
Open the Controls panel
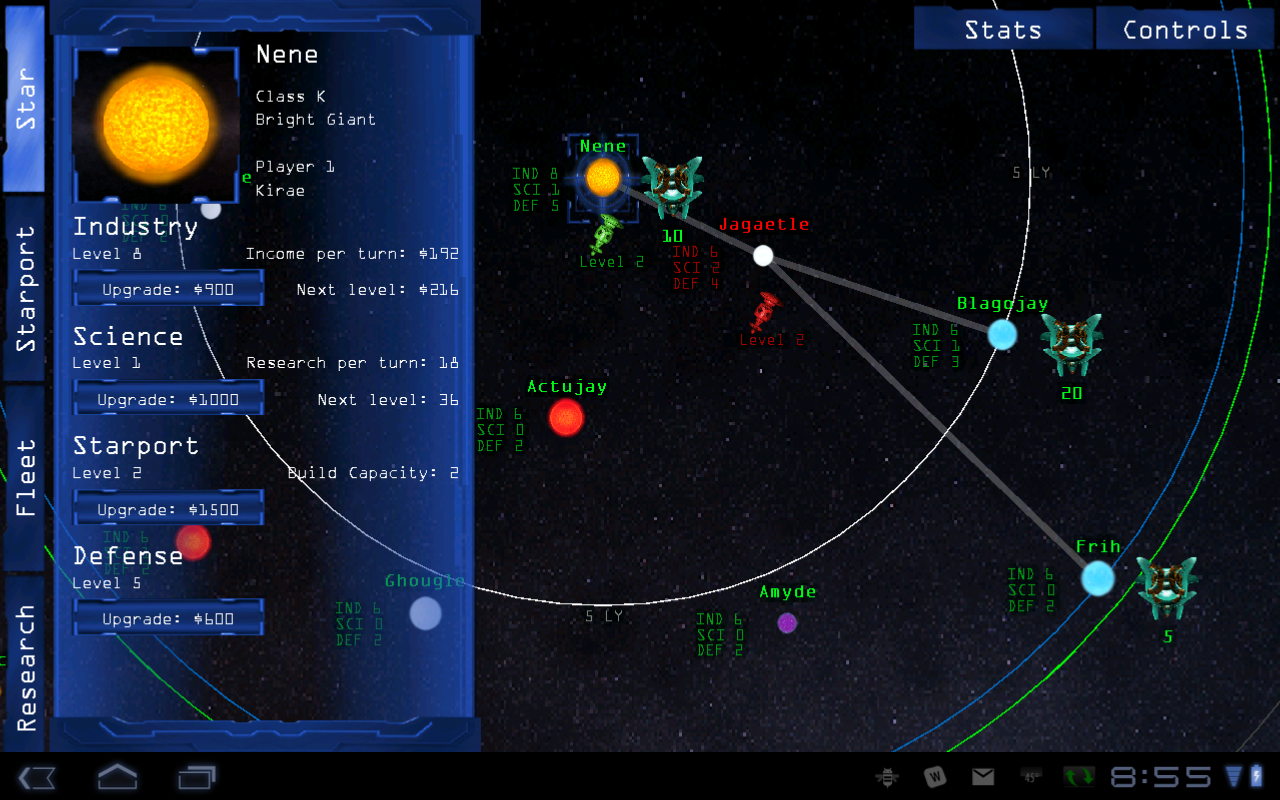[1185, 27]
